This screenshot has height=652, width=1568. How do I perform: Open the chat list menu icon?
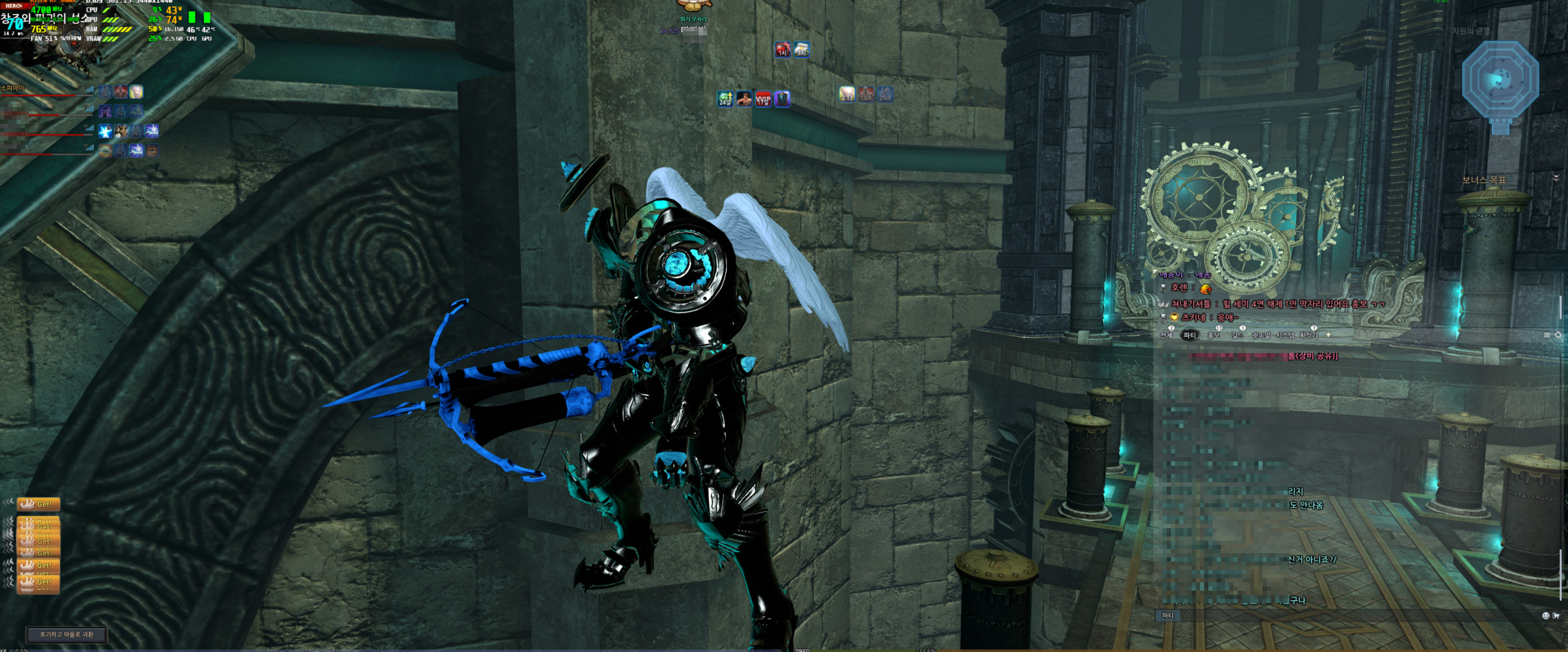coord(1547,335)
